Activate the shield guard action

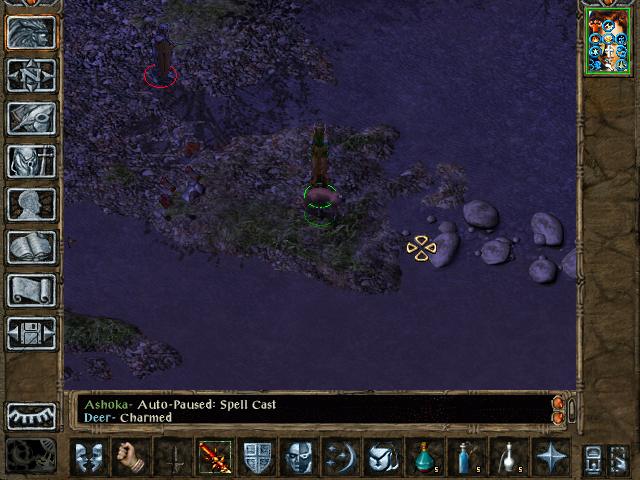(257, 457)
